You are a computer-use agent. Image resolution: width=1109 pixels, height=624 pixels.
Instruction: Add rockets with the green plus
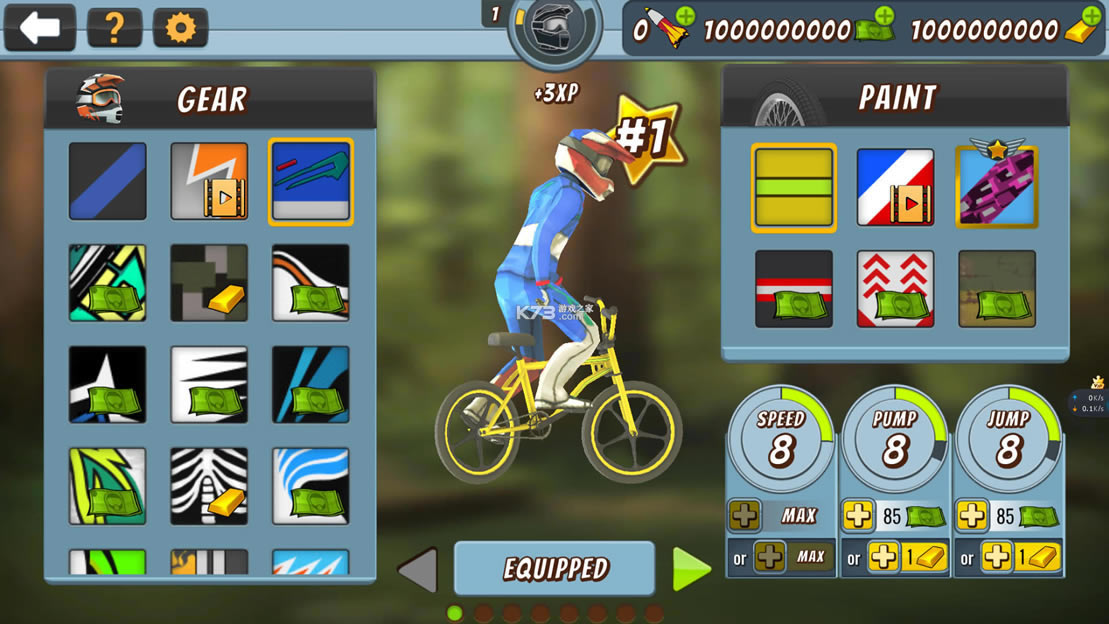685,16
